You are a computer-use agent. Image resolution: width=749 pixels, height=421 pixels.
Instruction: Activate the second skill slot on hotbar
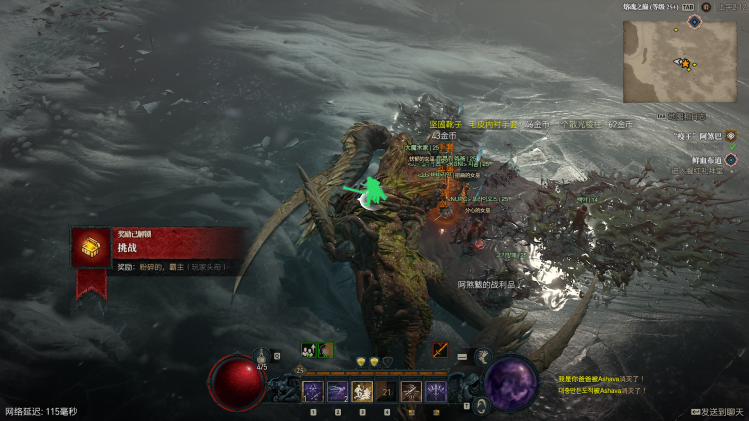tap(338, 392)
